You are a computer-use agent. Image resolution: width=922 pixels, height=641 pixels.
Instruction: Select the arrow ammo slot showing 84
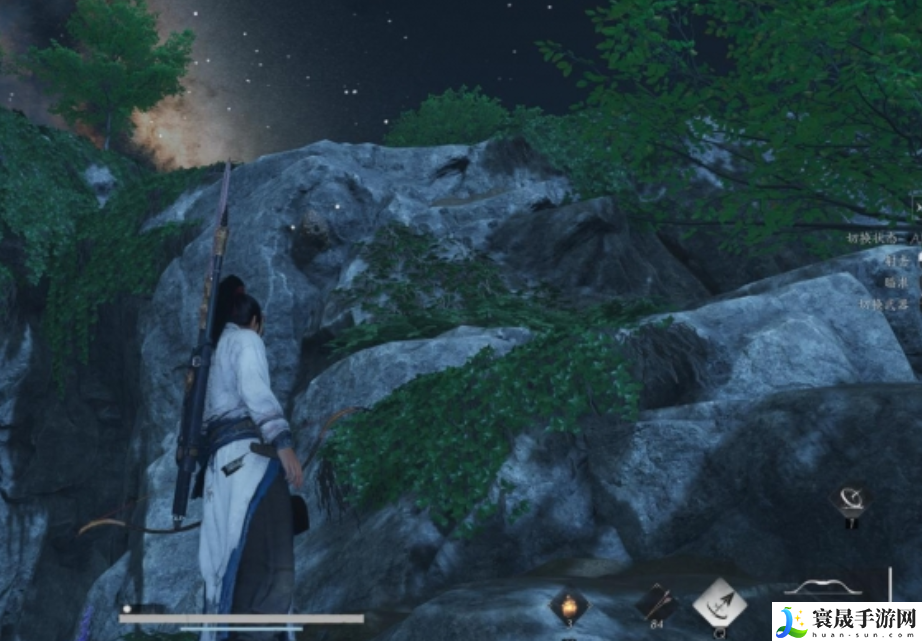tap(657, 603)
